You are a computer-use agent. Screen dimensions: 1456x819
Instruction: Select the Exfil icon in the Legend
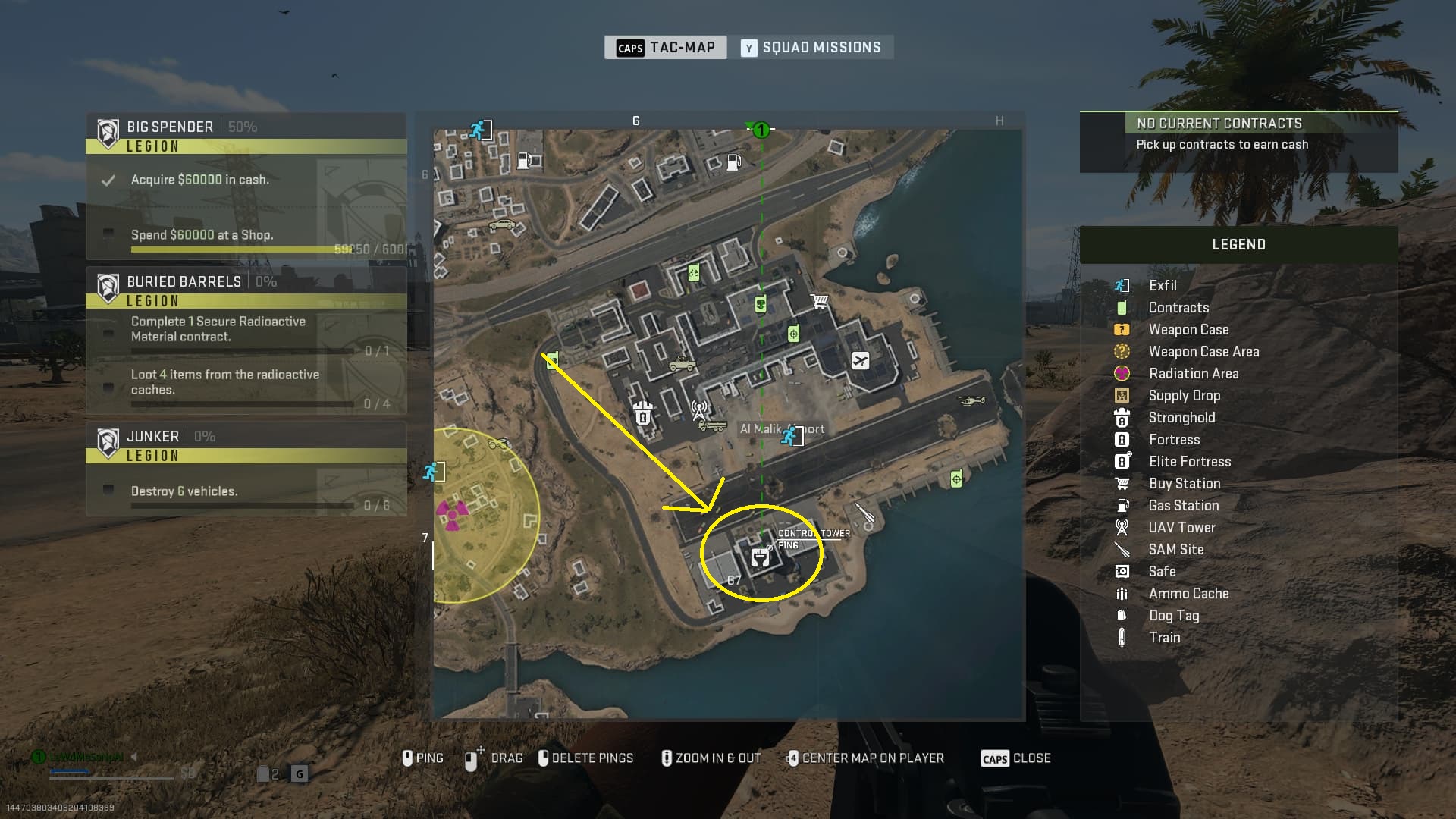coord(1123,285)
